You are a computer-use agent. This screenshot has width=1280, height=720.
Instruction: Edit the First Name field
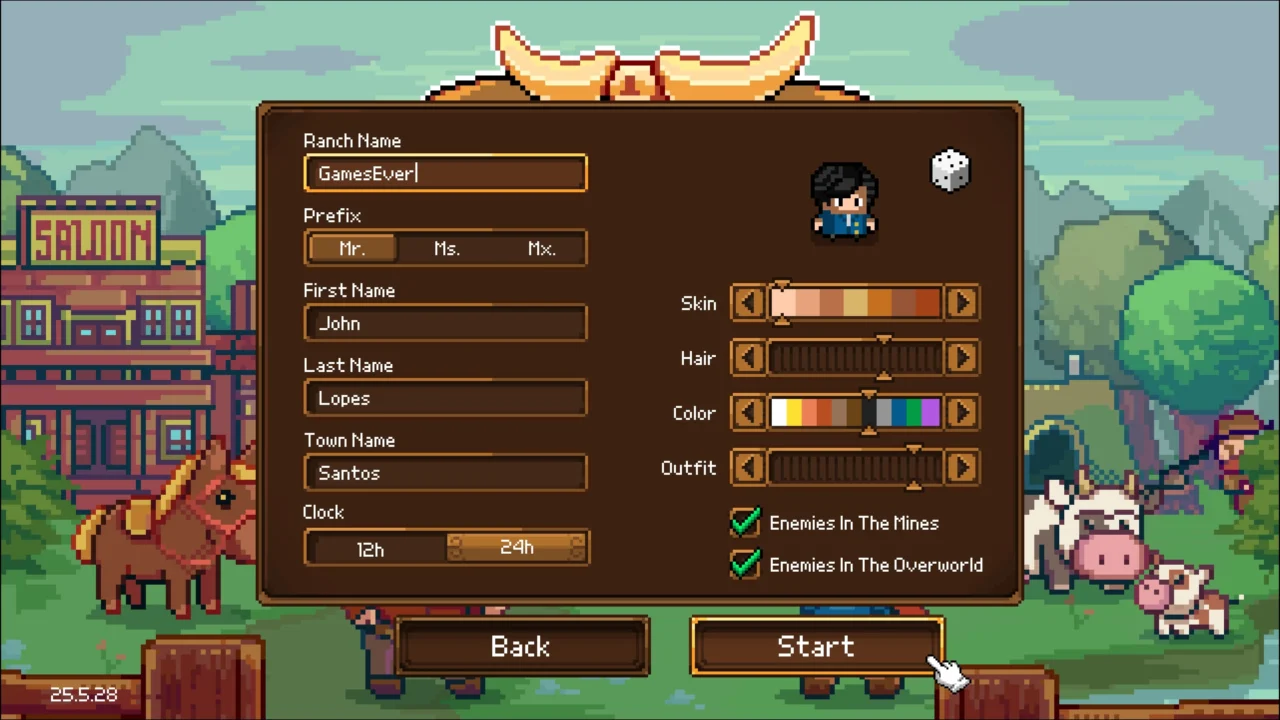click(445, 323)
